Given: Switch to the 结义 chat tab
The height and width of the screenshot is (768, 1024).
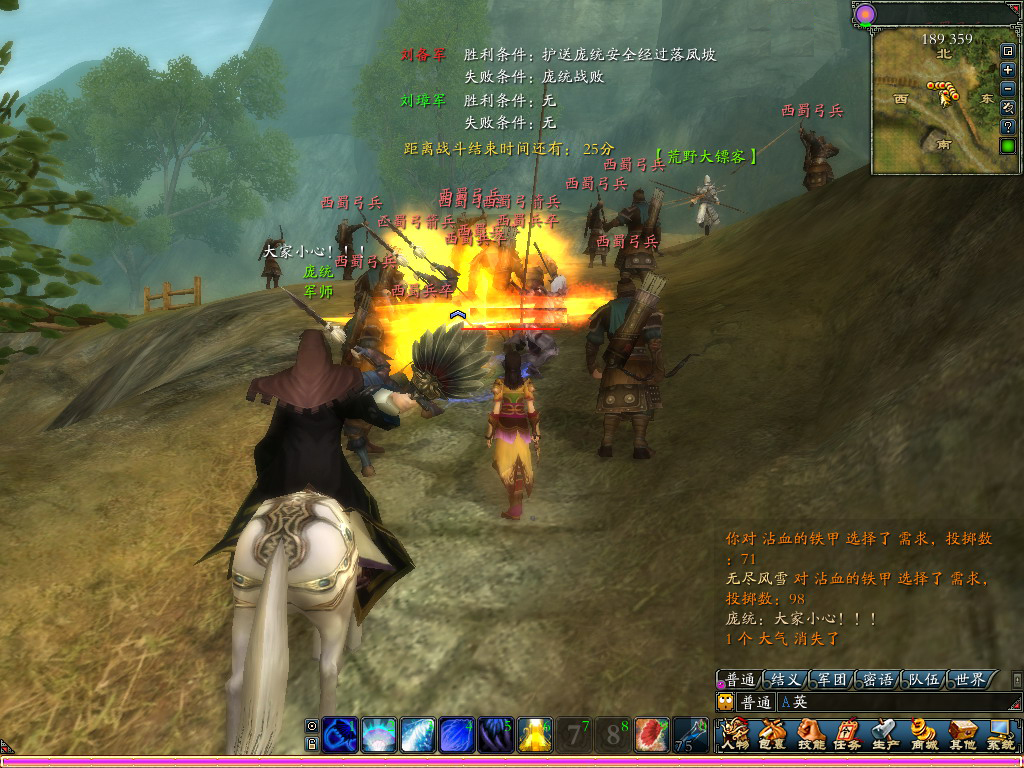Looking at the screenshot, I should (785, 679).
